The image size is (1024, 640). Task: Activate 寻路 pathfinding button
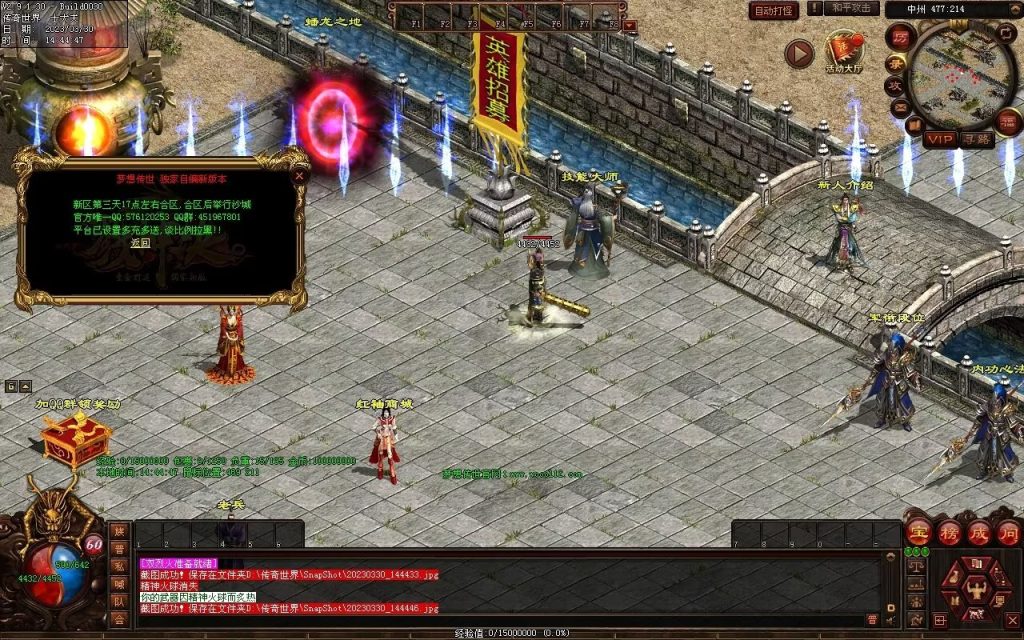coord(977,139)
